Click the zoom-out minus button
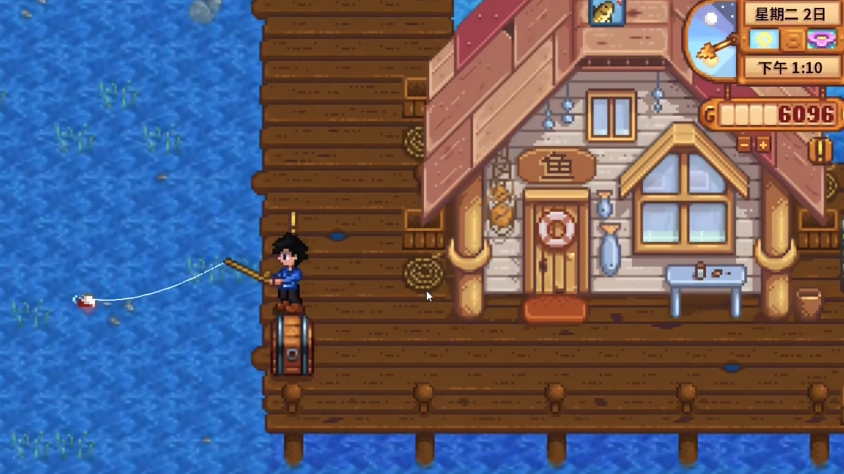844x474 pixels. (744, 145)
